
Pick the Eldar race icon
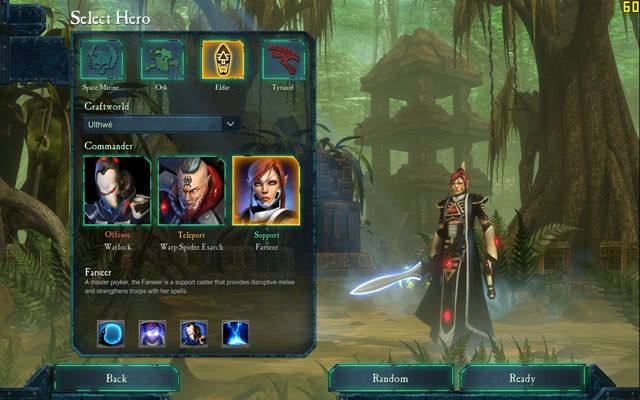(221, 61)
